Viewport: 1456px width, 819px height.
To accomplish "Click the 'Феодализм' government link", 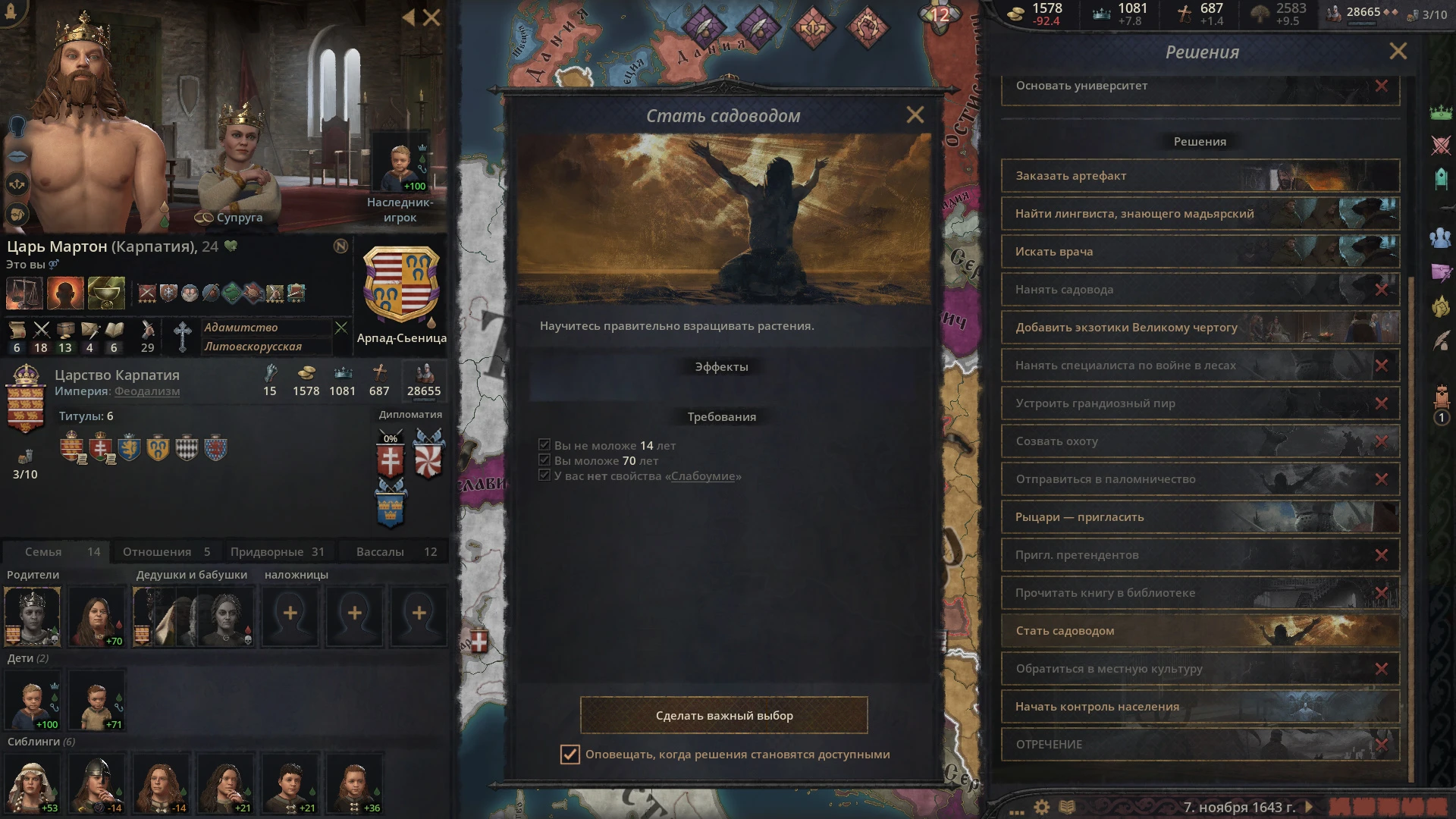I will [x=146, y=392].
